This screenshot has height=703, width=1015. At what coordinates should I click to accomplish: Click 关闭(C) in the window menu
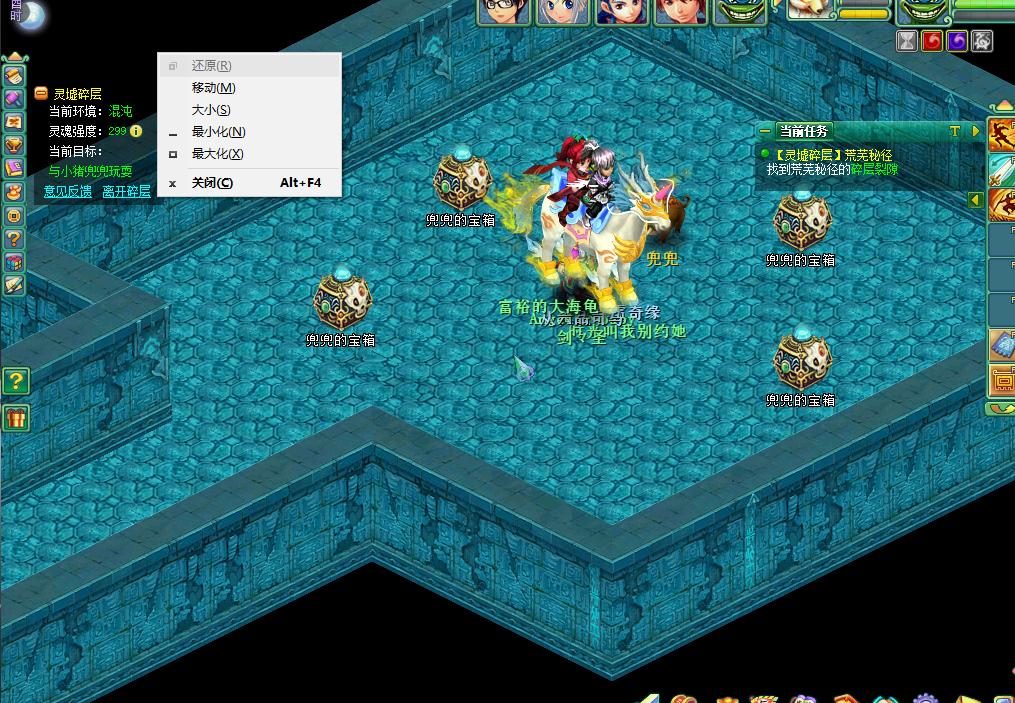point(212,183)
